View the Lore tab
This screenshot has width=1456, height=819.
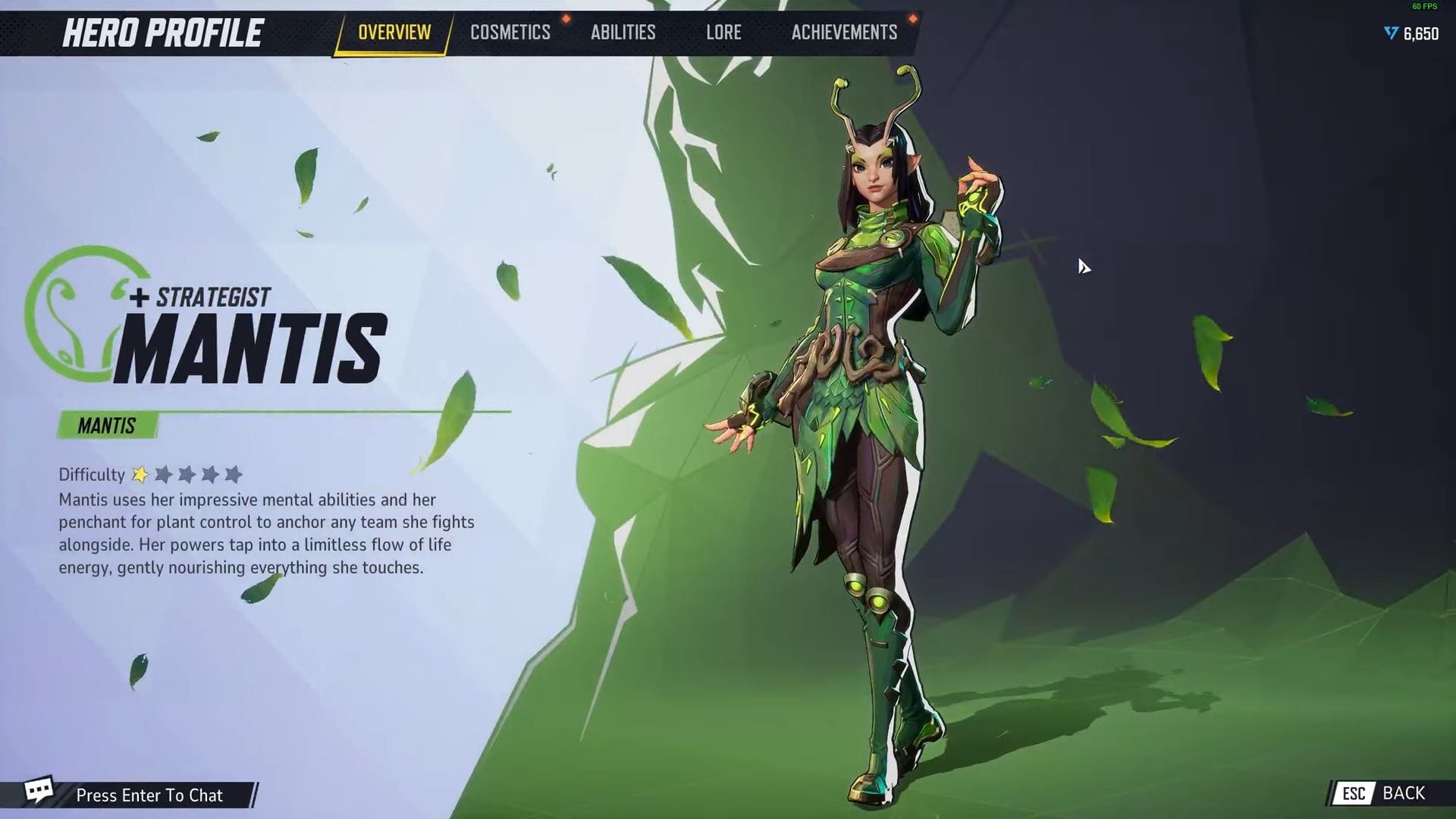pyautogui.click(x=723, y=33)
